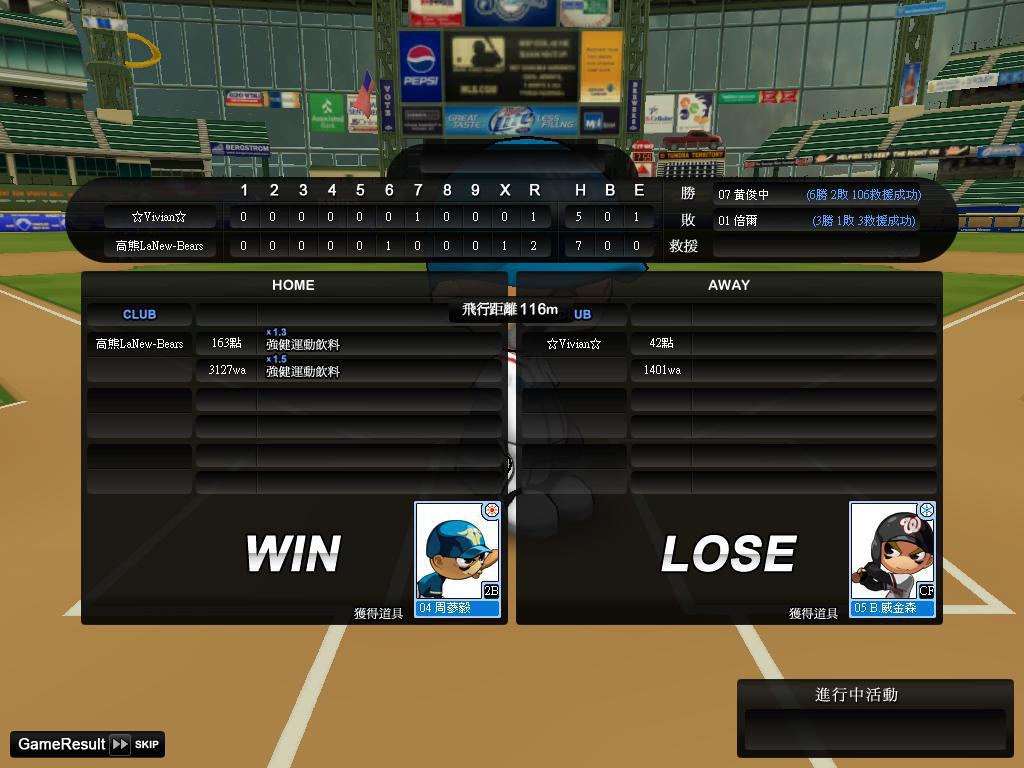Select the 05 B.威金森 player card

[892, 558]
